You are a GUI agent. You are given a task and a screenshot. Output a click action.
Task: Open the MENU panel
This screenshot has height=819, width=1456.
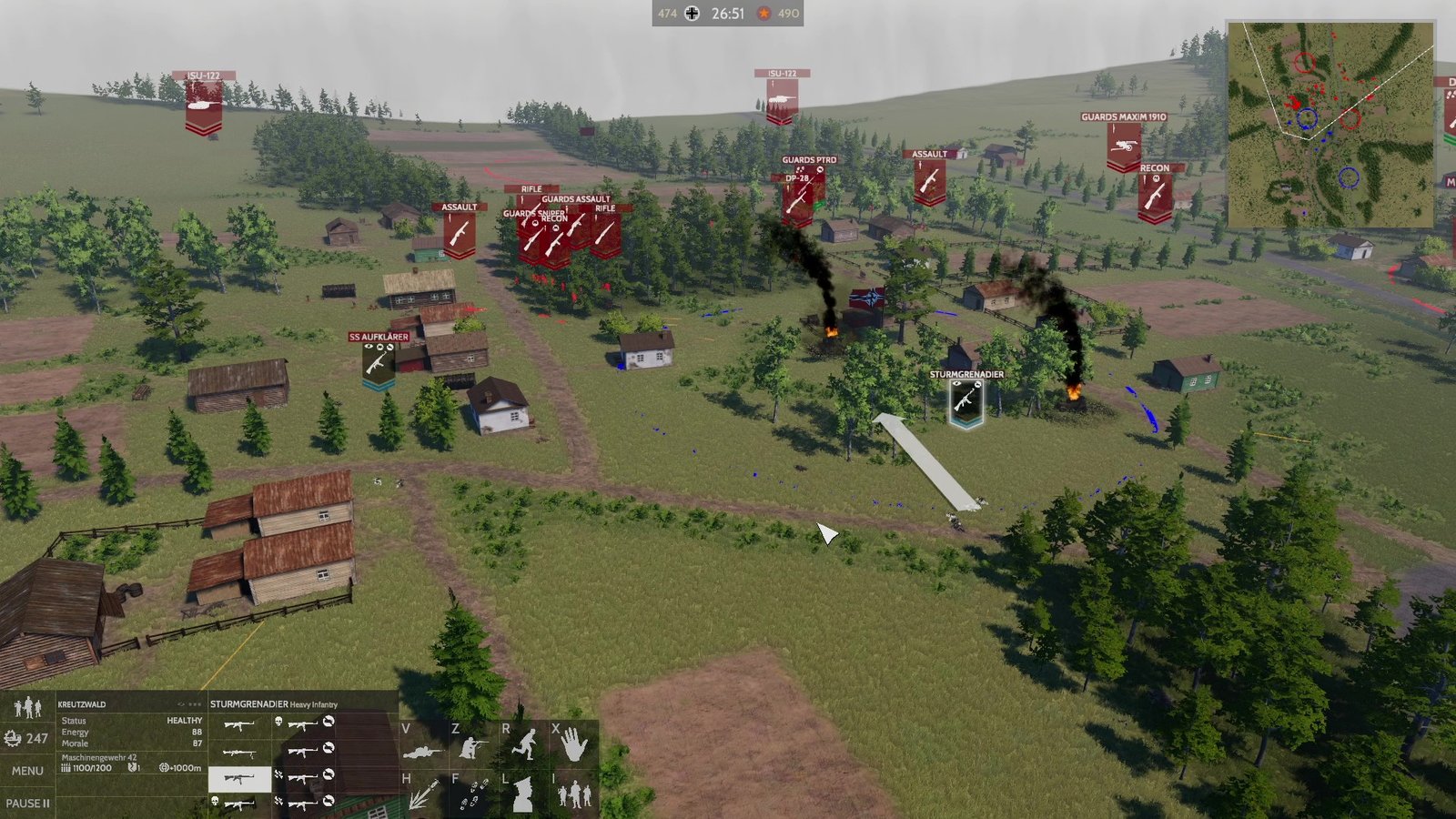click(25, 770)
